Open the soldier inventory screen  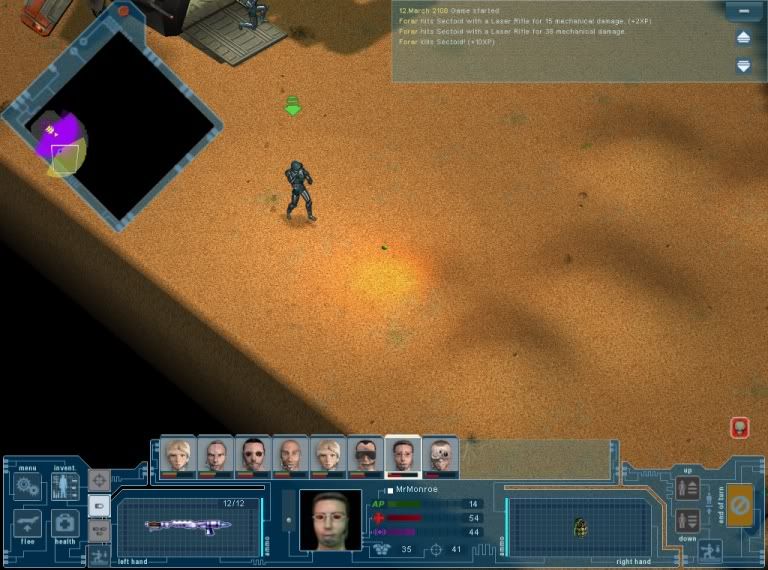coord(65,487)
